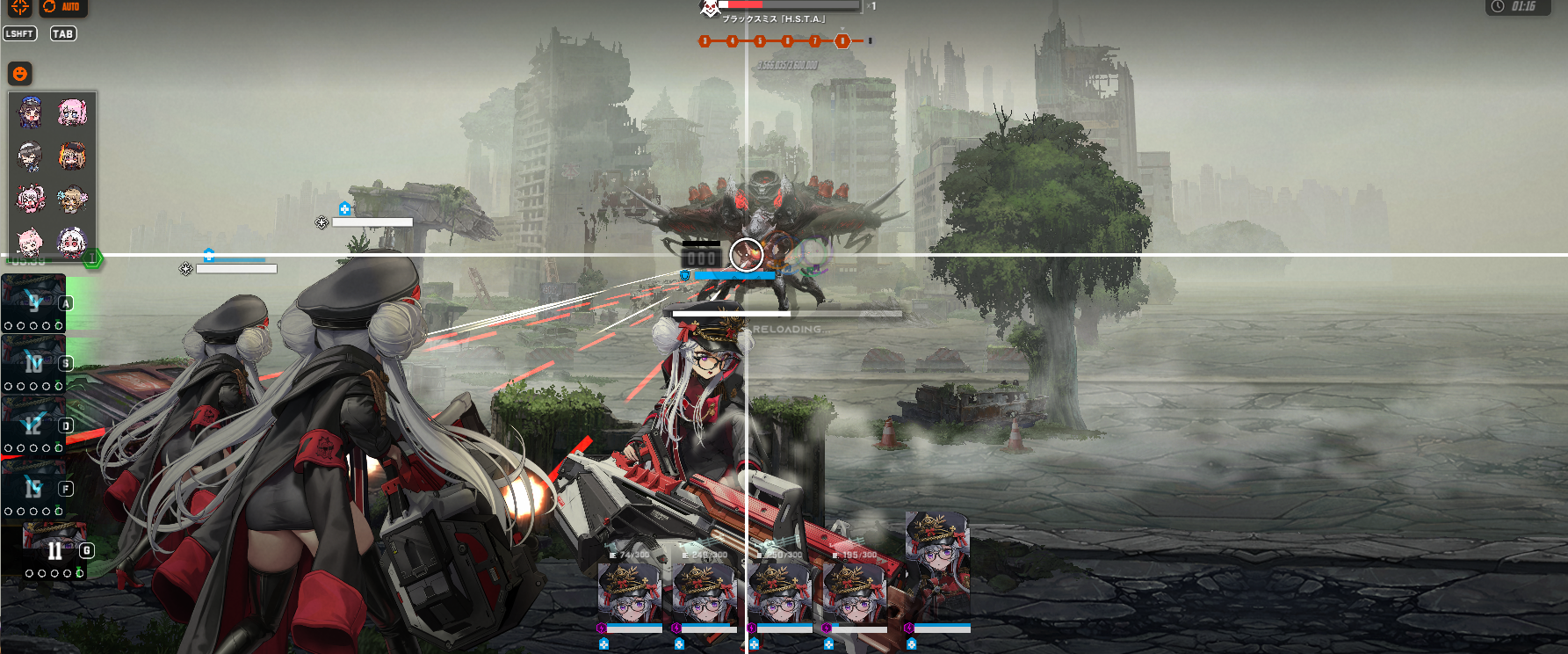Screen dimensions: 1568x654
Task: Send the police-cap girl emote sticker
Action: click(x=31, y=113)
